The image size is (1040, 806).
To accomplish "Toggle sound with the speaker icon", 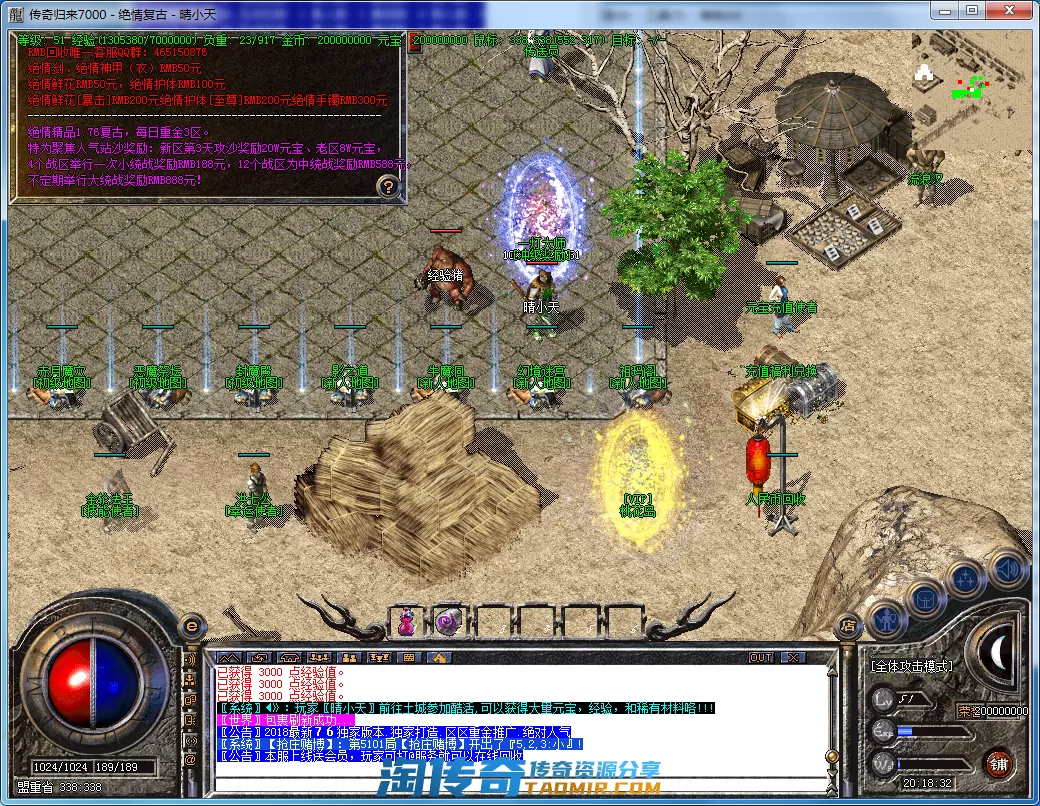I will tap(1007, 567).
